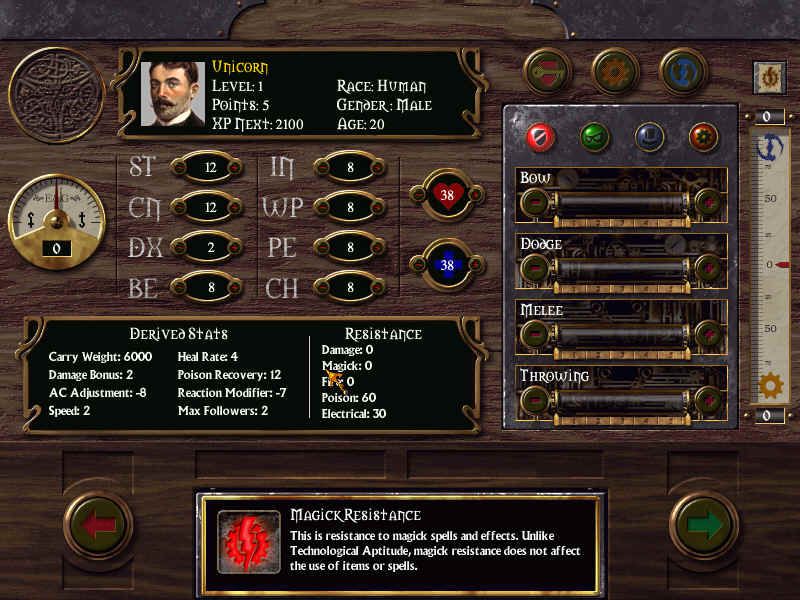Select the red shield combat skills tab
800x600 pixels.
(540, 135)
